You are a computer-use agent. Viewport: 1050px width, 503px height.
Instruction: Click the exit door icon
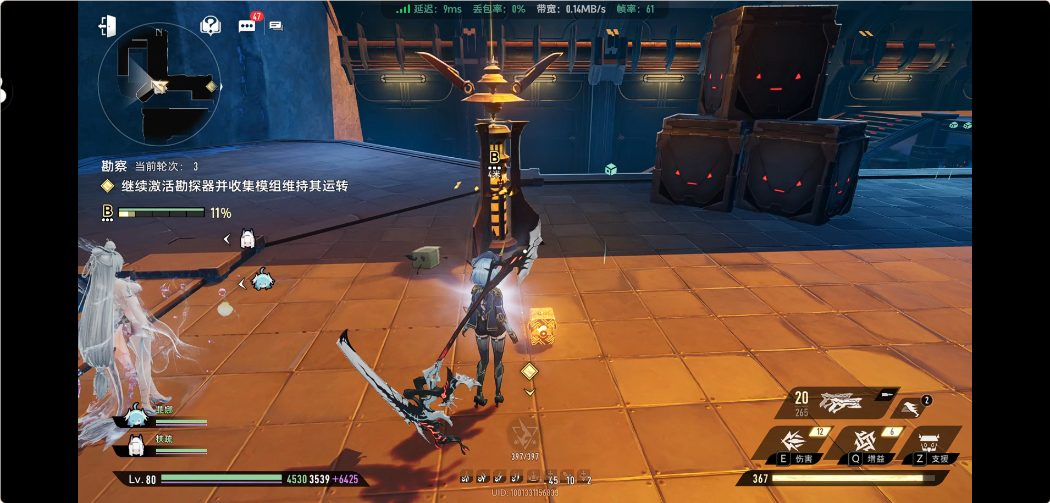point(108,26)
